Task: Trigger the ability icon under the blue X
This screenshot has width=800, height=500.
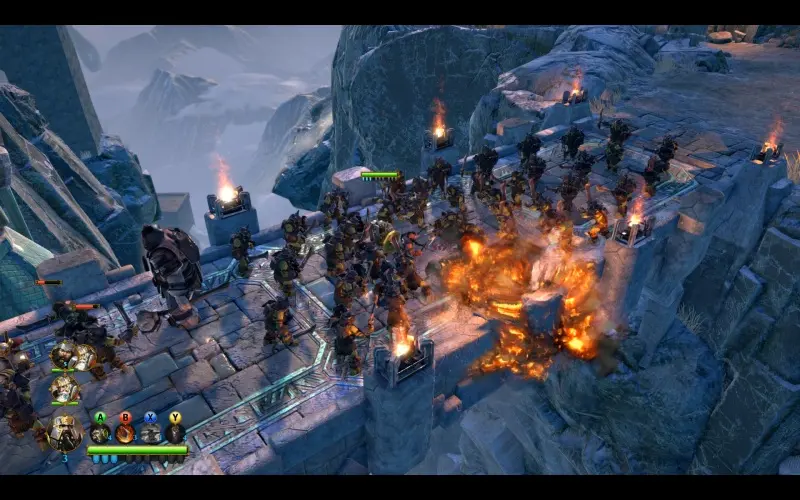Action: [x=150, y=434]
